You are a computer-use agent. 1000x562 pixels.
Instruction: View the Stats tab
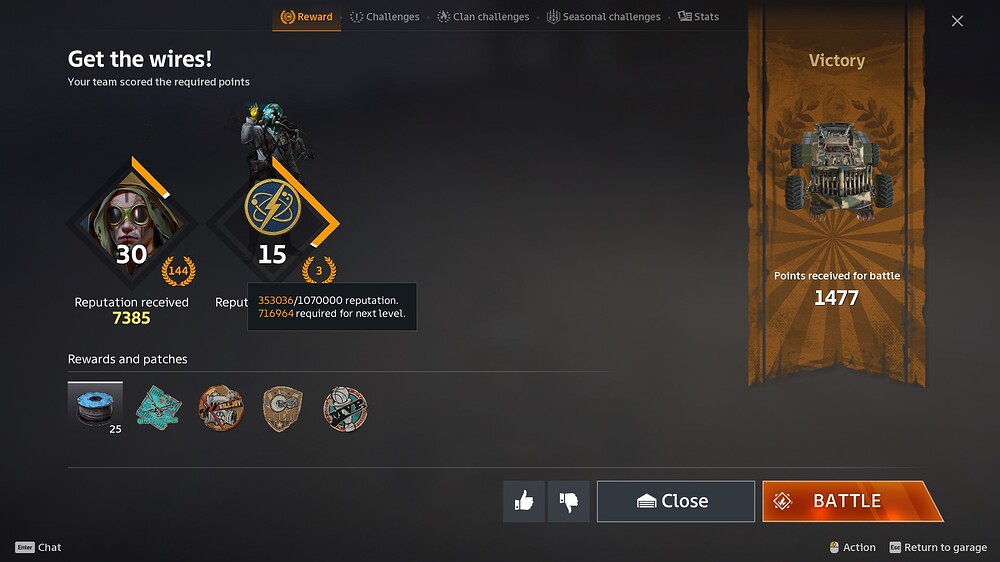pos(698,17)
